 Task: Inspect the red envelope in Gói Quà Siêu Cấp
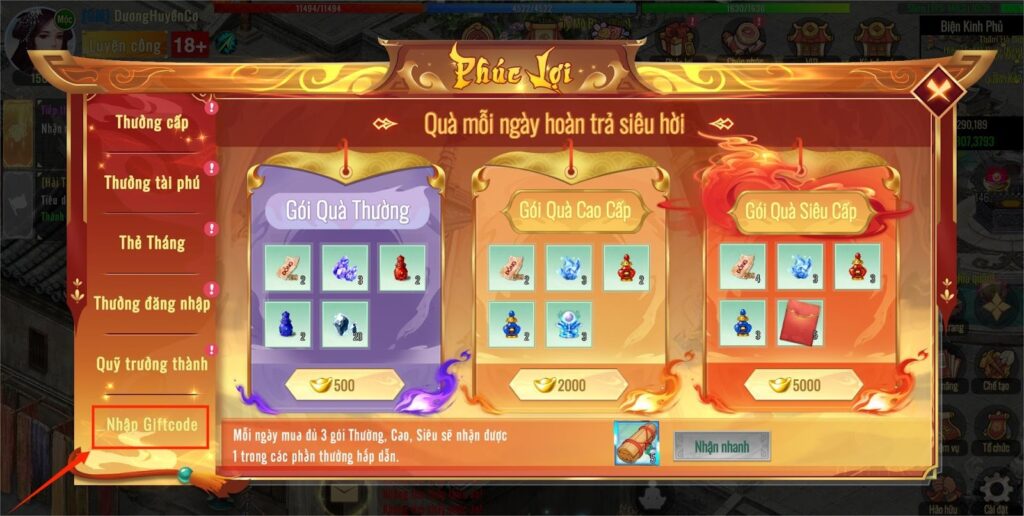(x=800, y=324)
